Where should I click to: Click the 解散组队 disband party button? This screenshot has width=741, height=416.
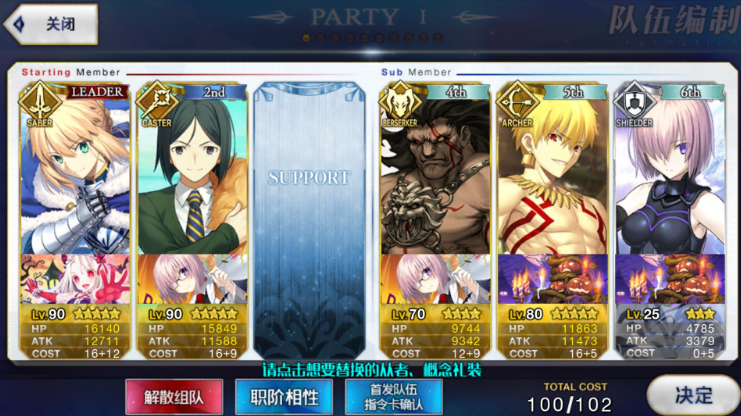173,396
